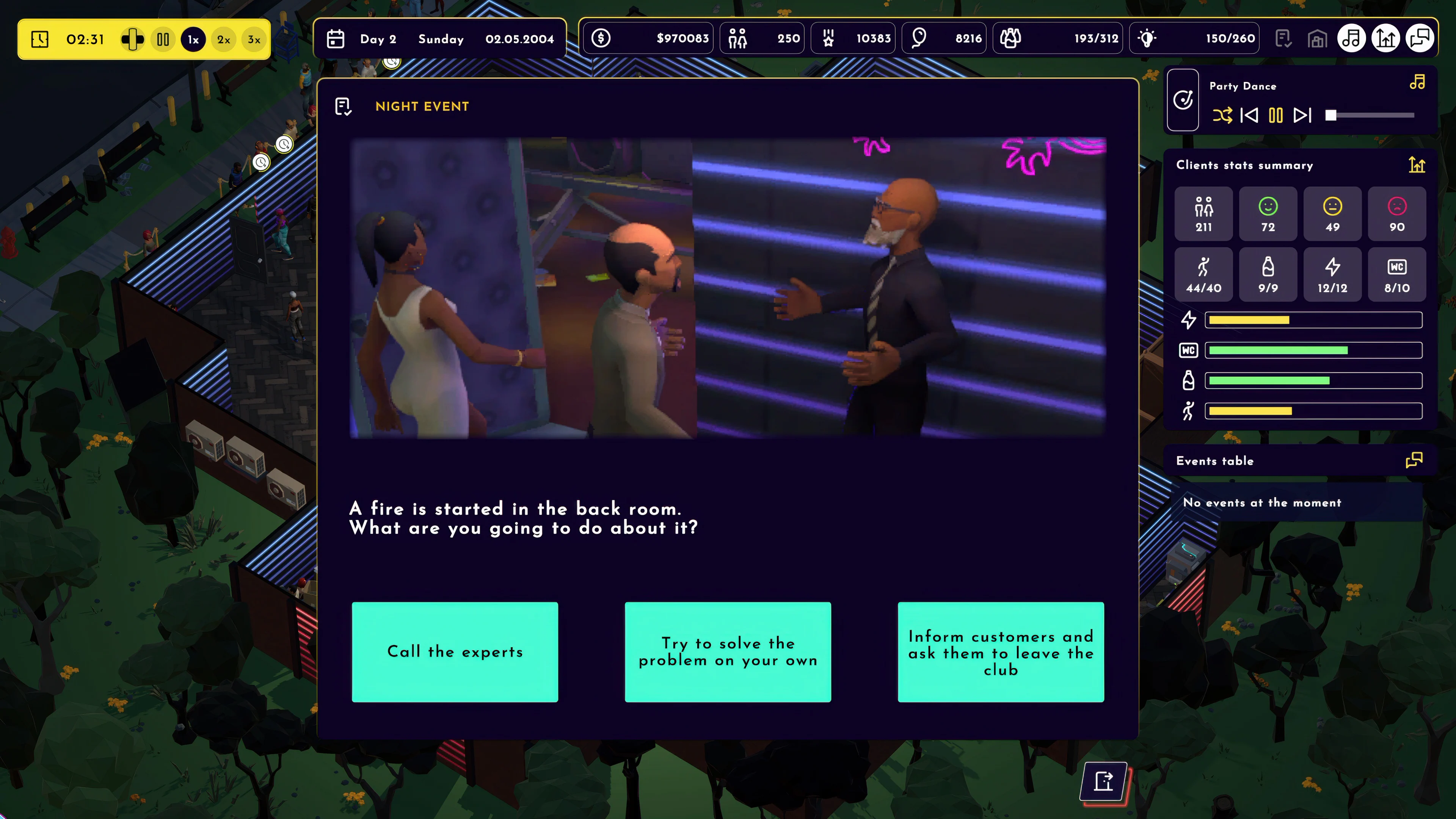The height and width of the screenshot is (819, 1456).
Task: Mute the game with the volume icon
Action: (x=133, y=39)
